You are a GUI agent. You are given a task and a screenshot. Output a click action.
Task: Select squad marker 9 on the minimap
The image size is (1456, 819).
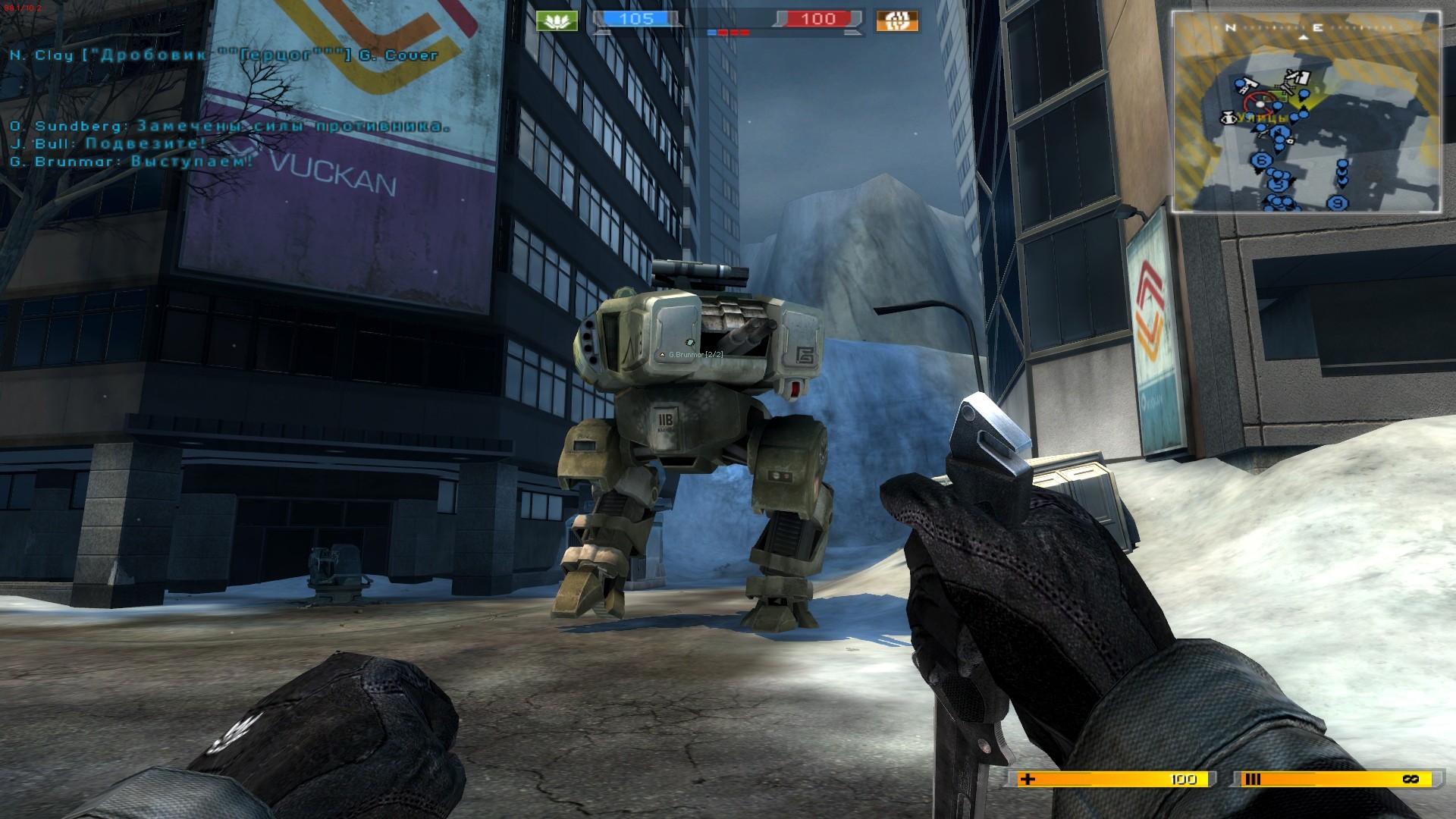[x=1338, y=202]
